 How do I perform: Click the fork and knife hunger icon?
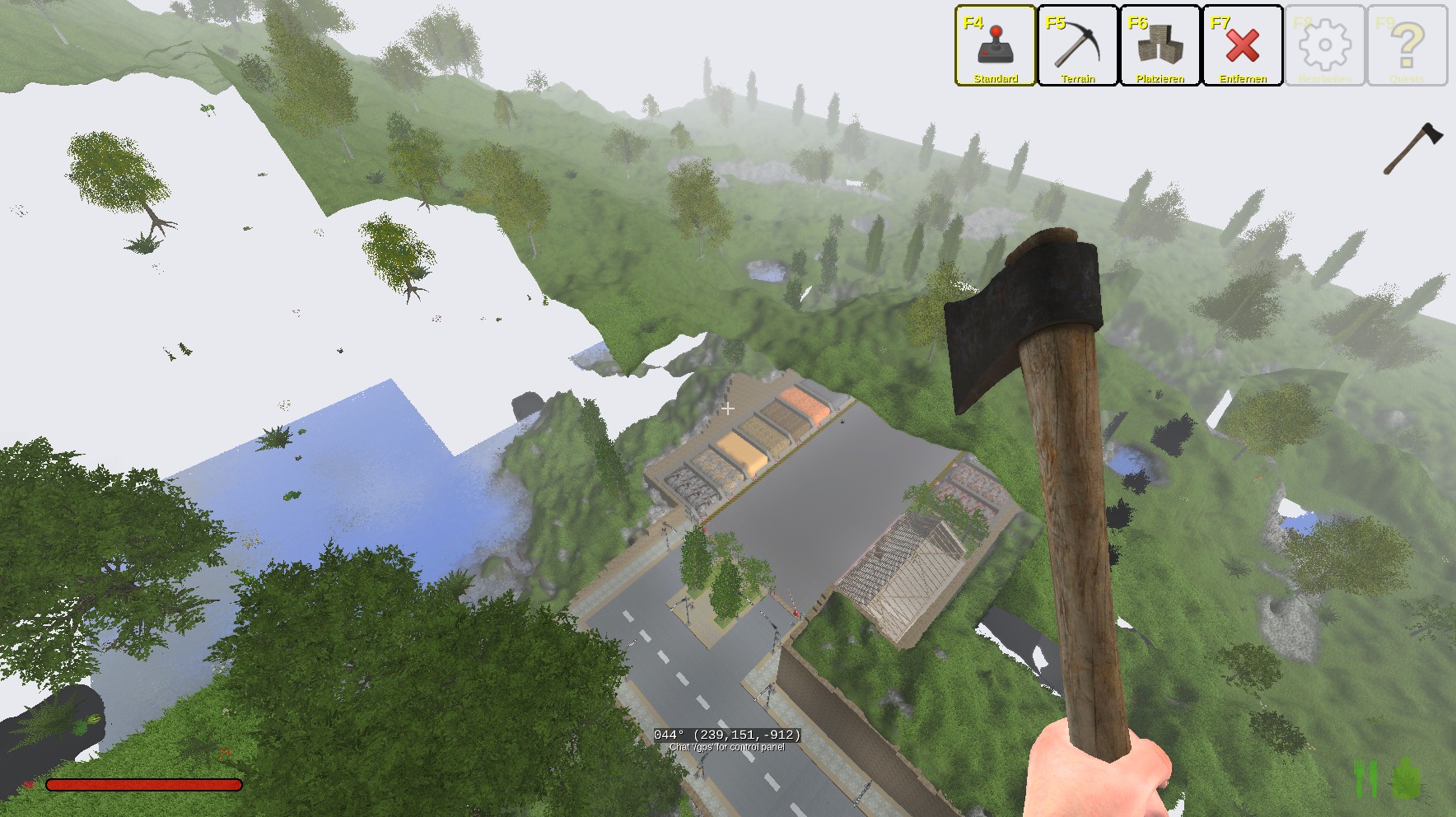[1365, 778]
